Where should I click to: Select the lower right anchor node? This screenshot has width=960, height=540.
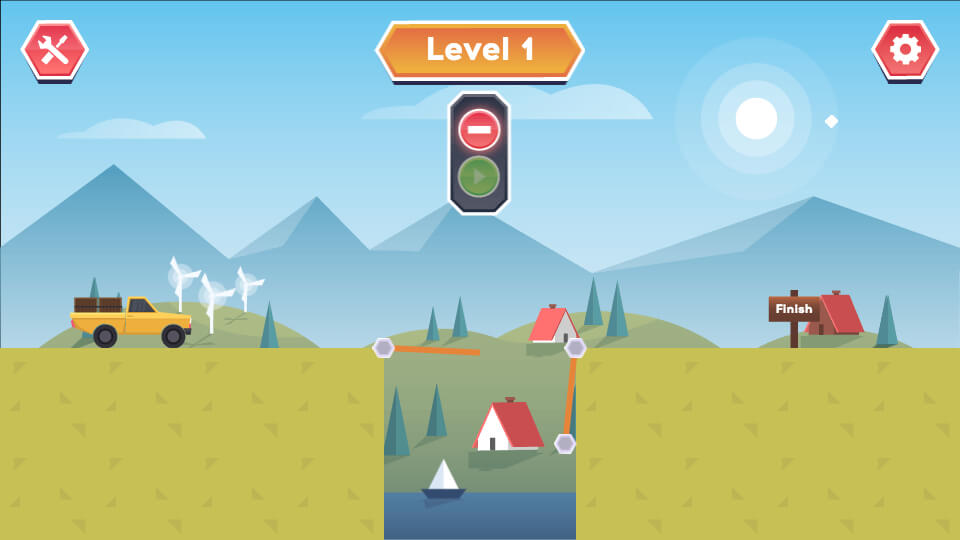565,443
